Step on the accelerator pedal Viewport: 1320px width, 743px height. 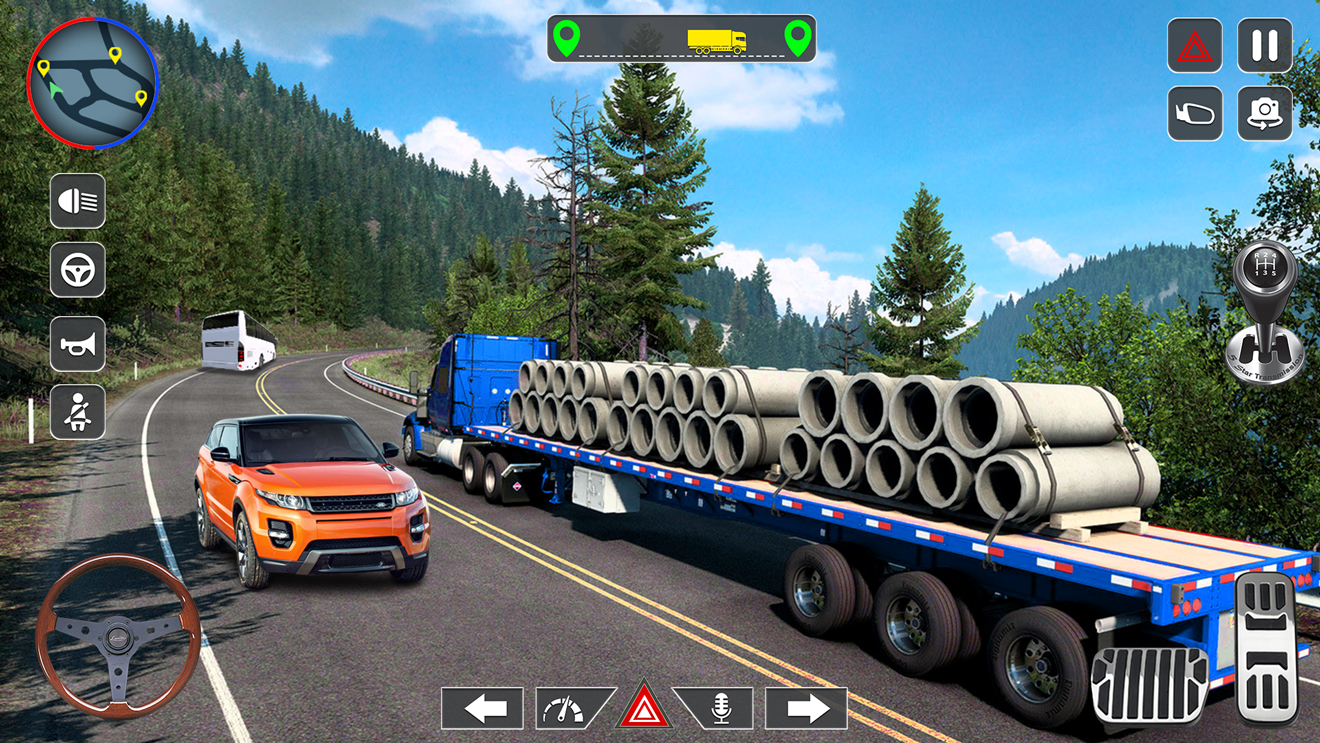pyautogui.click(x=1267, y=648)
